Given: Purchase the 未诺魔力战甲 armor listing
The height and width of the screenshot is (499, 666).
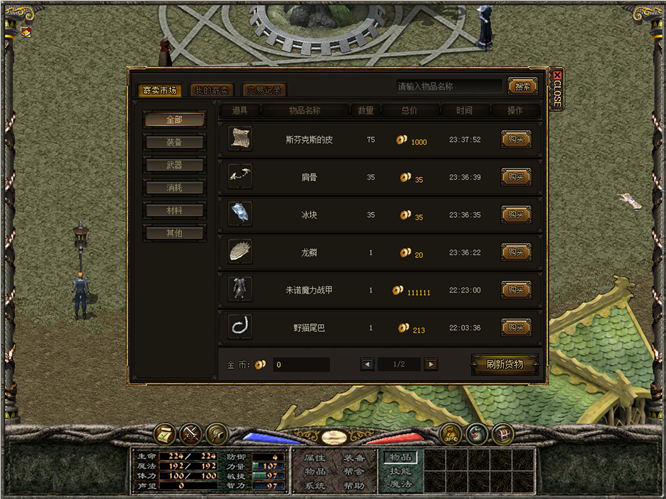Looking at the screenshot, I should [515, 289].
